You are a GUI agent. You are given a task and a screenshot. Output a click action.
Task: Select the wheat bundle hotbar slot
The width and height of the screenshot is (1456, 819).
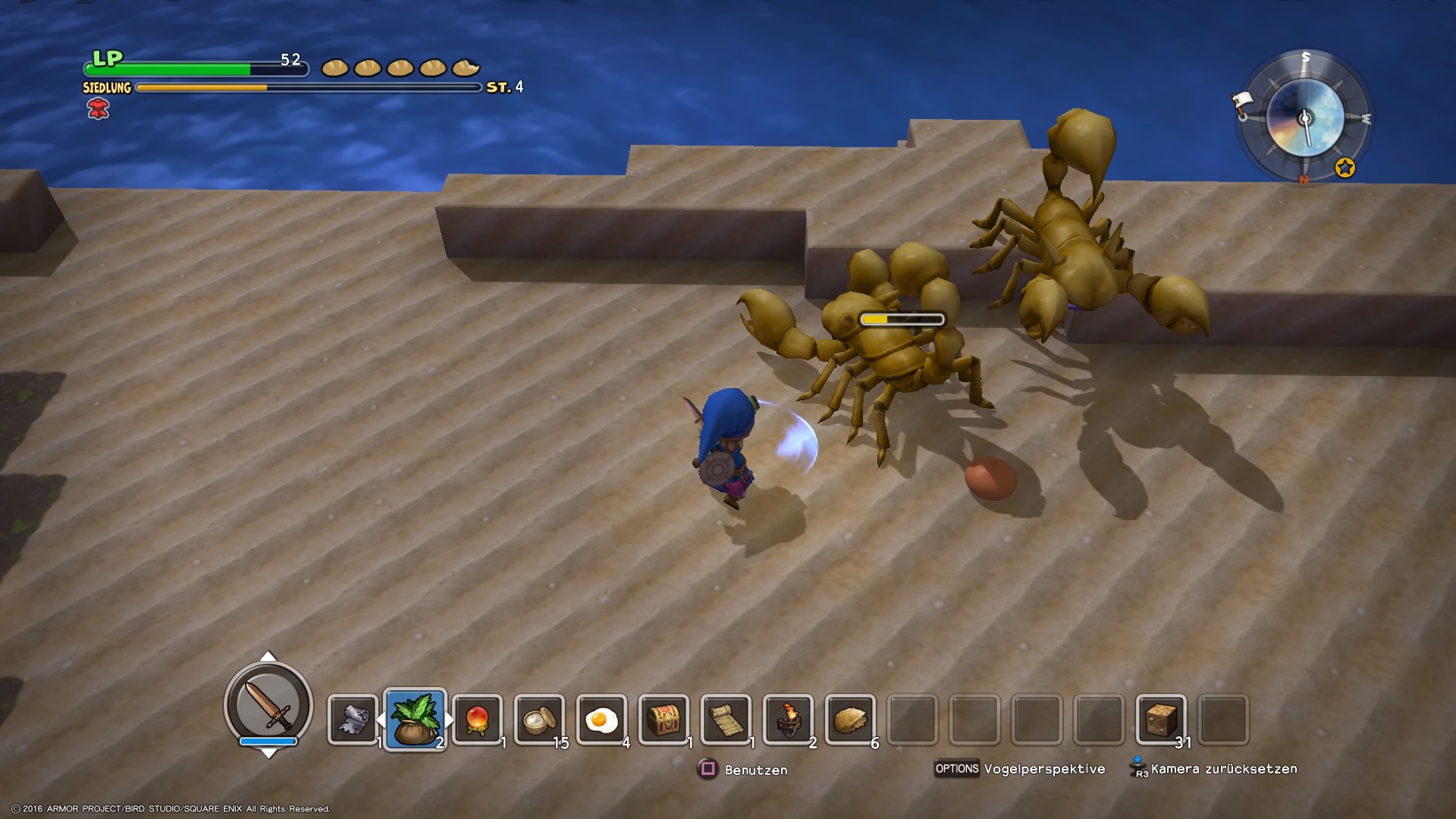851,720
